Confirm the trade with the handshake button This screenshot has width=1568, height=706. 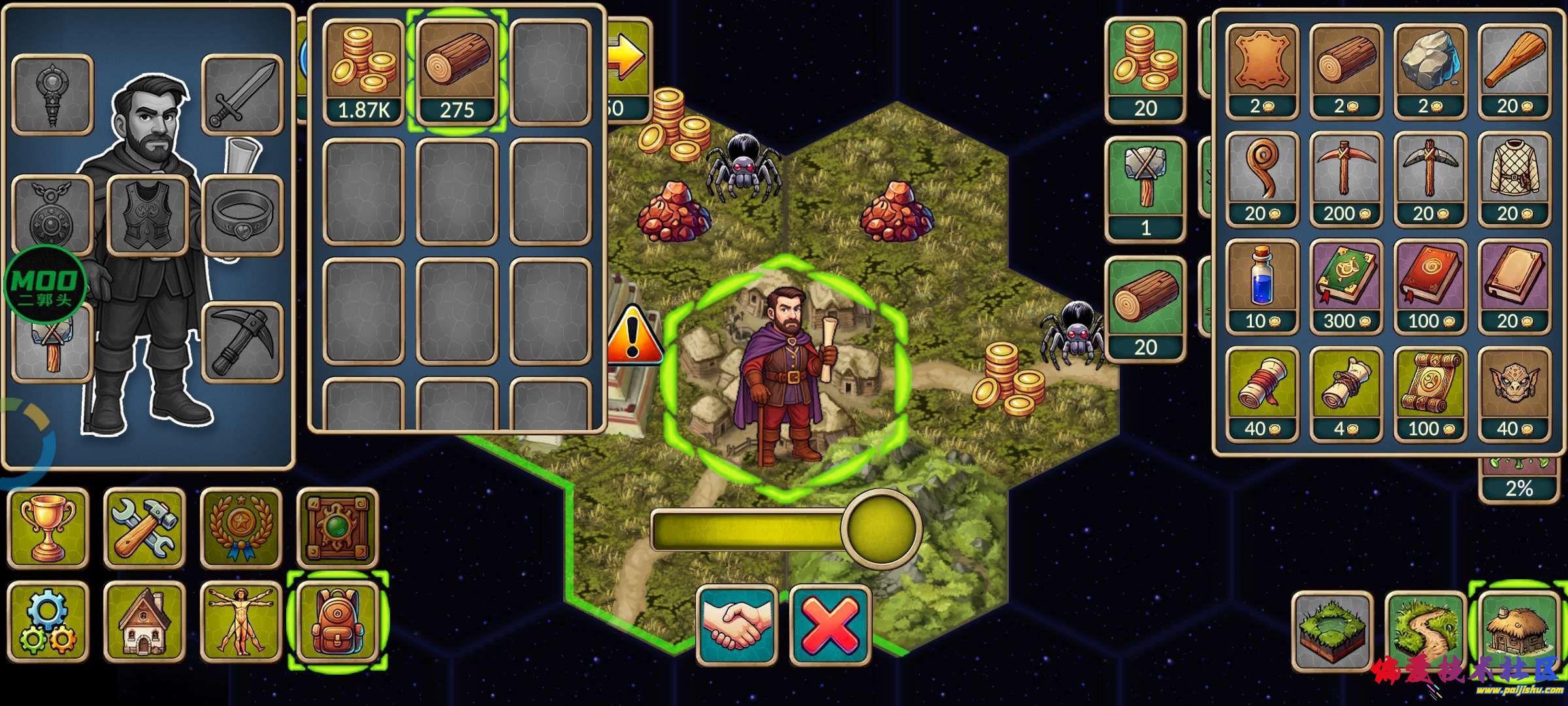coord(738,624)
